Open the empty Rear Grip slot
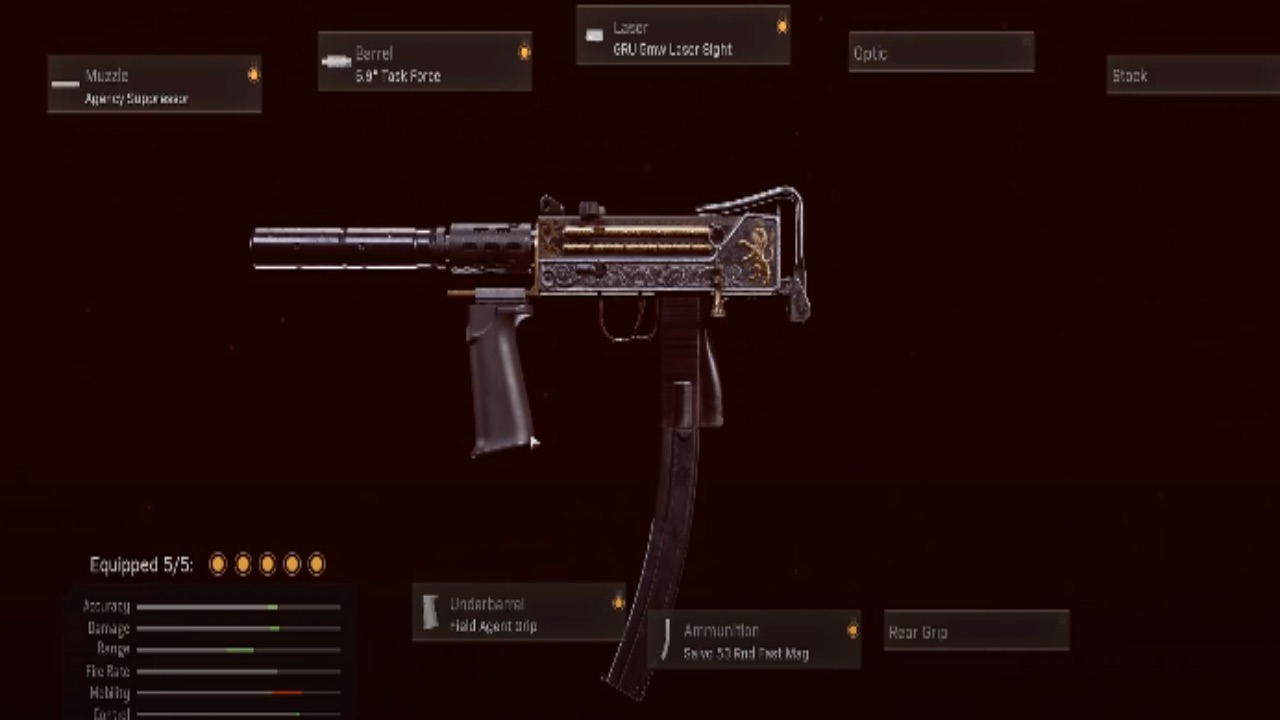1280x720 pixels. [x=975, y=631]
